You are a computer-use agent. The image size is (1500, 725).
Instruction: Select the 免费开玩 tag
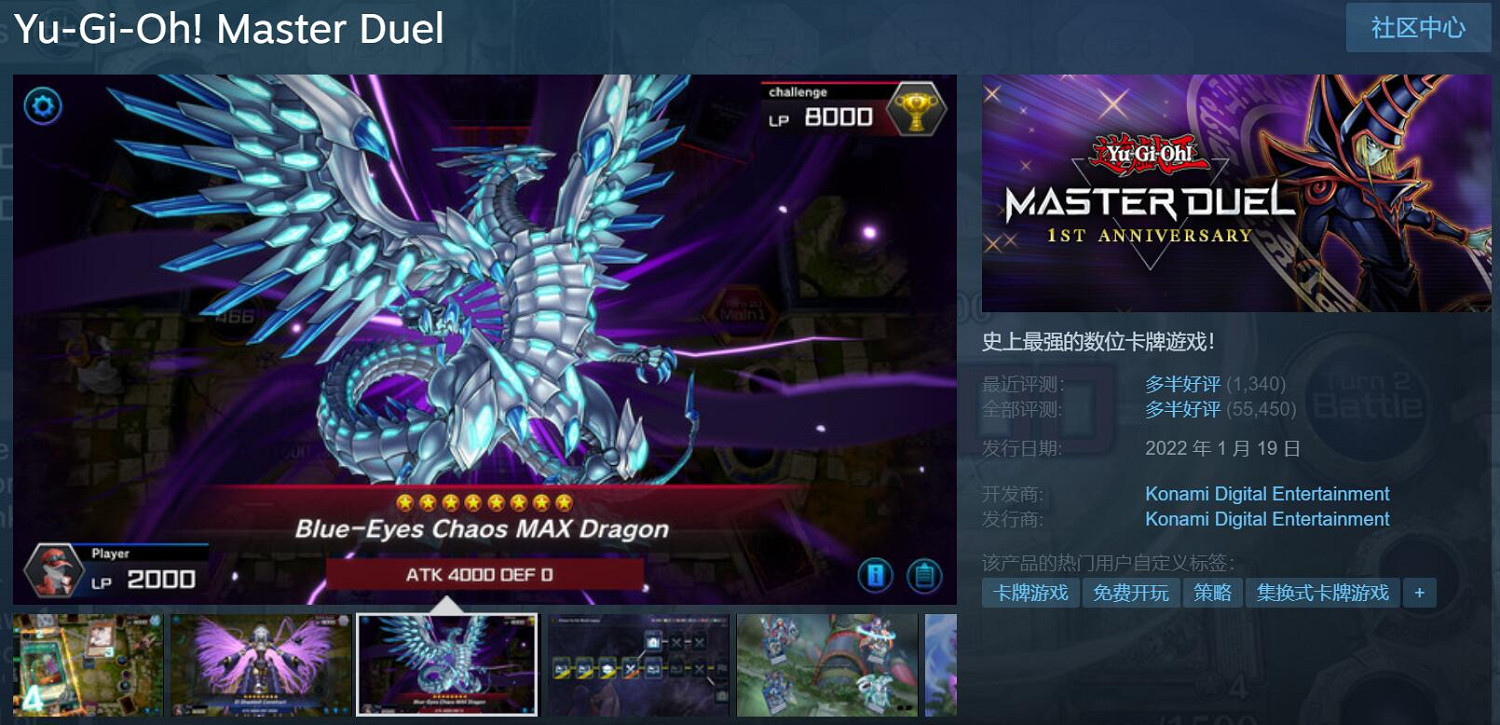(1131, 592)
